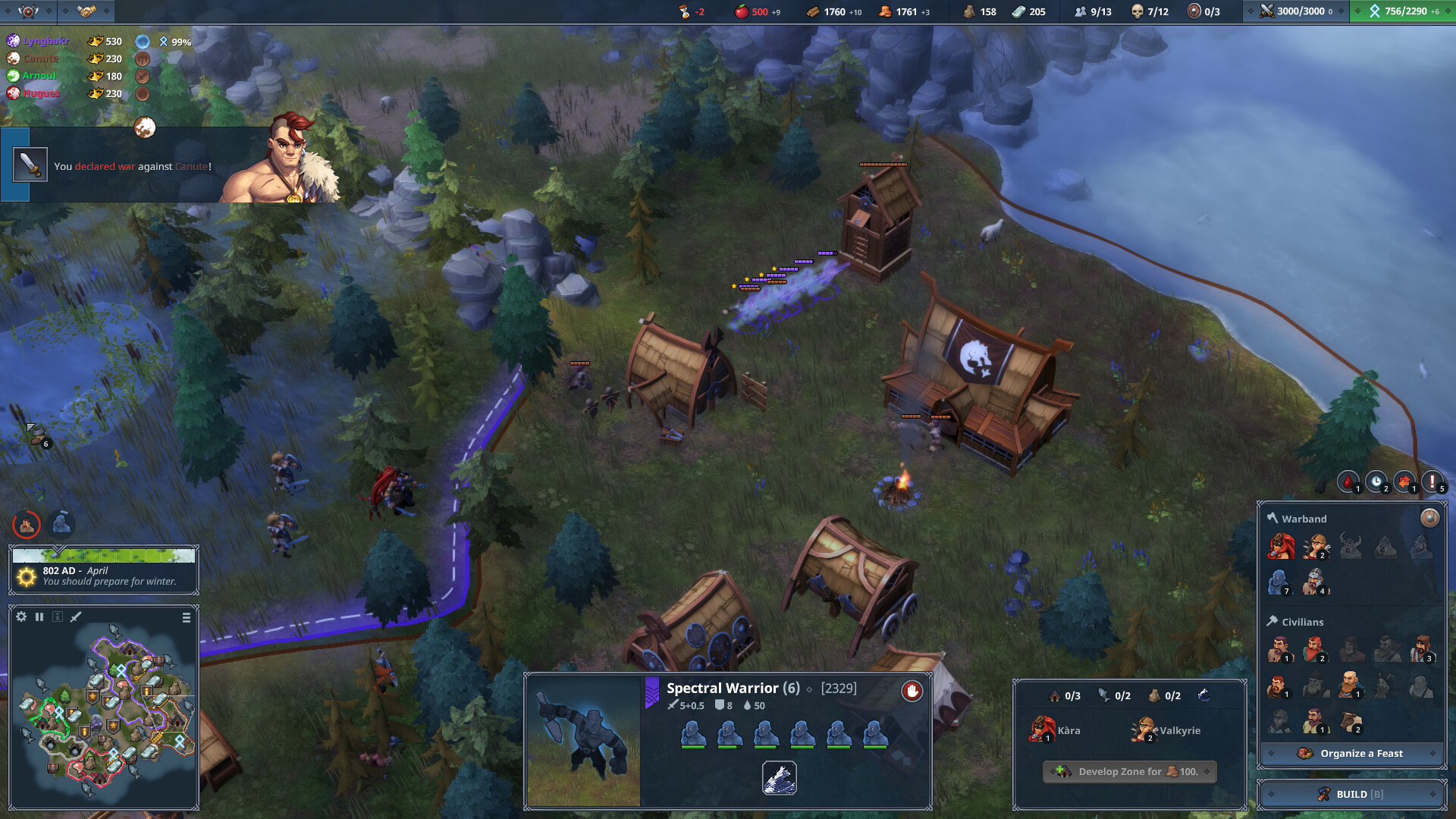Select player Canute in the scoreboard
Image resolution: width=1456 pixels, height=819 pixels.
pos(40,58)
